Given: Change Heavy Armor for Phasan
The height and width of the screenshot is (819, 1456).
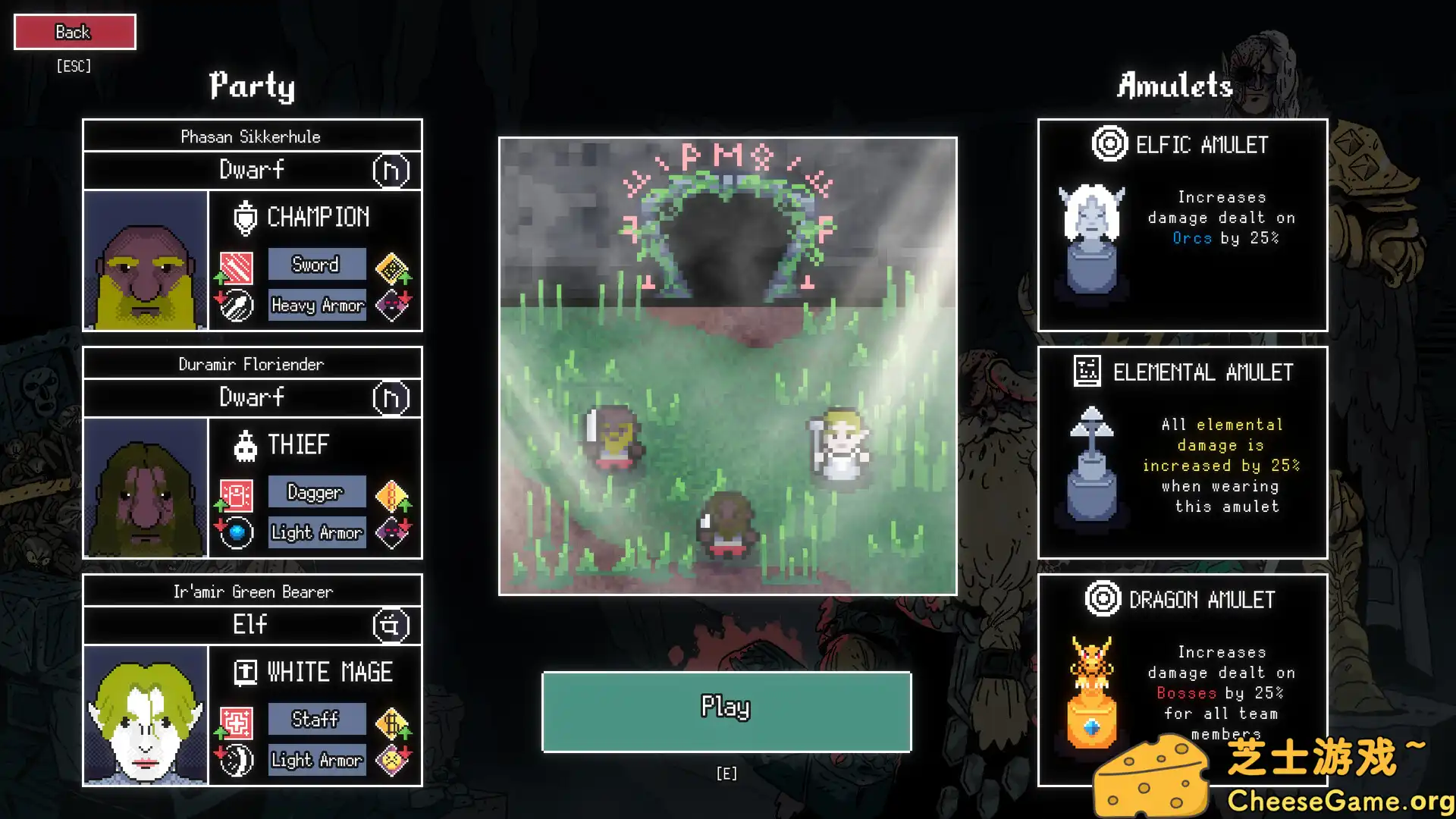Looking at the screenshot, I should pos(317,305).
